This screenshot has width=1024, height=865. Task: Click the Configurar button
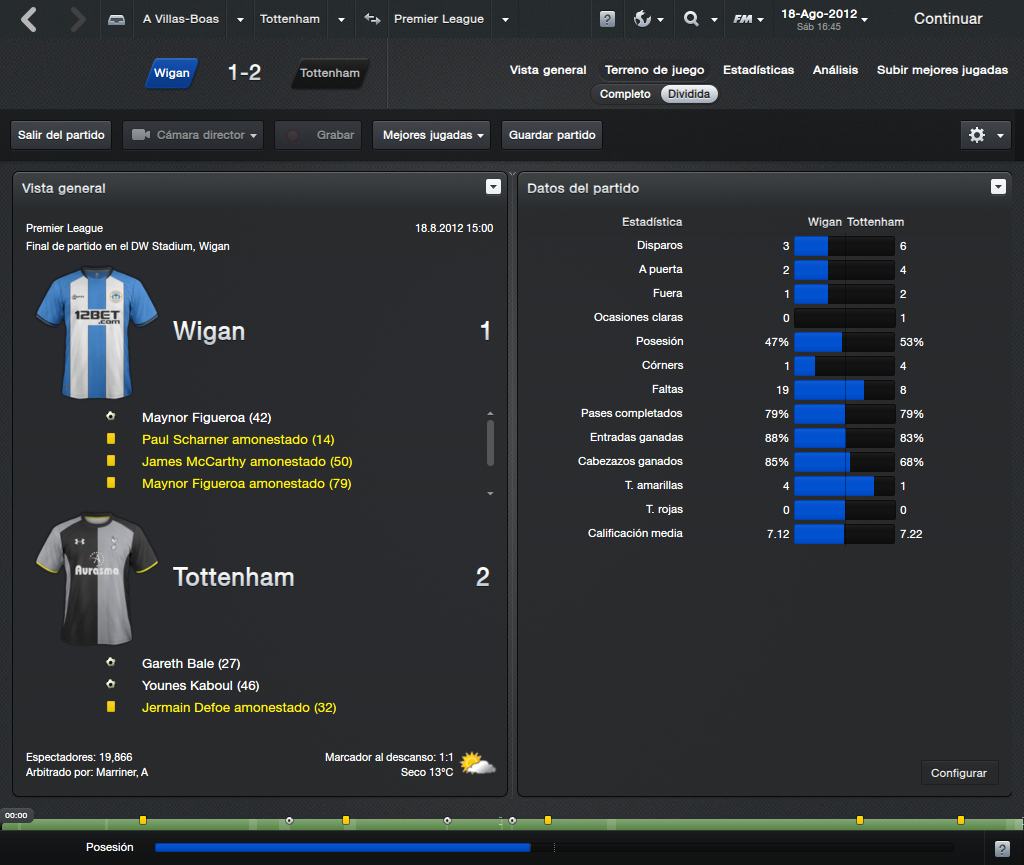[x=958, y=773]
